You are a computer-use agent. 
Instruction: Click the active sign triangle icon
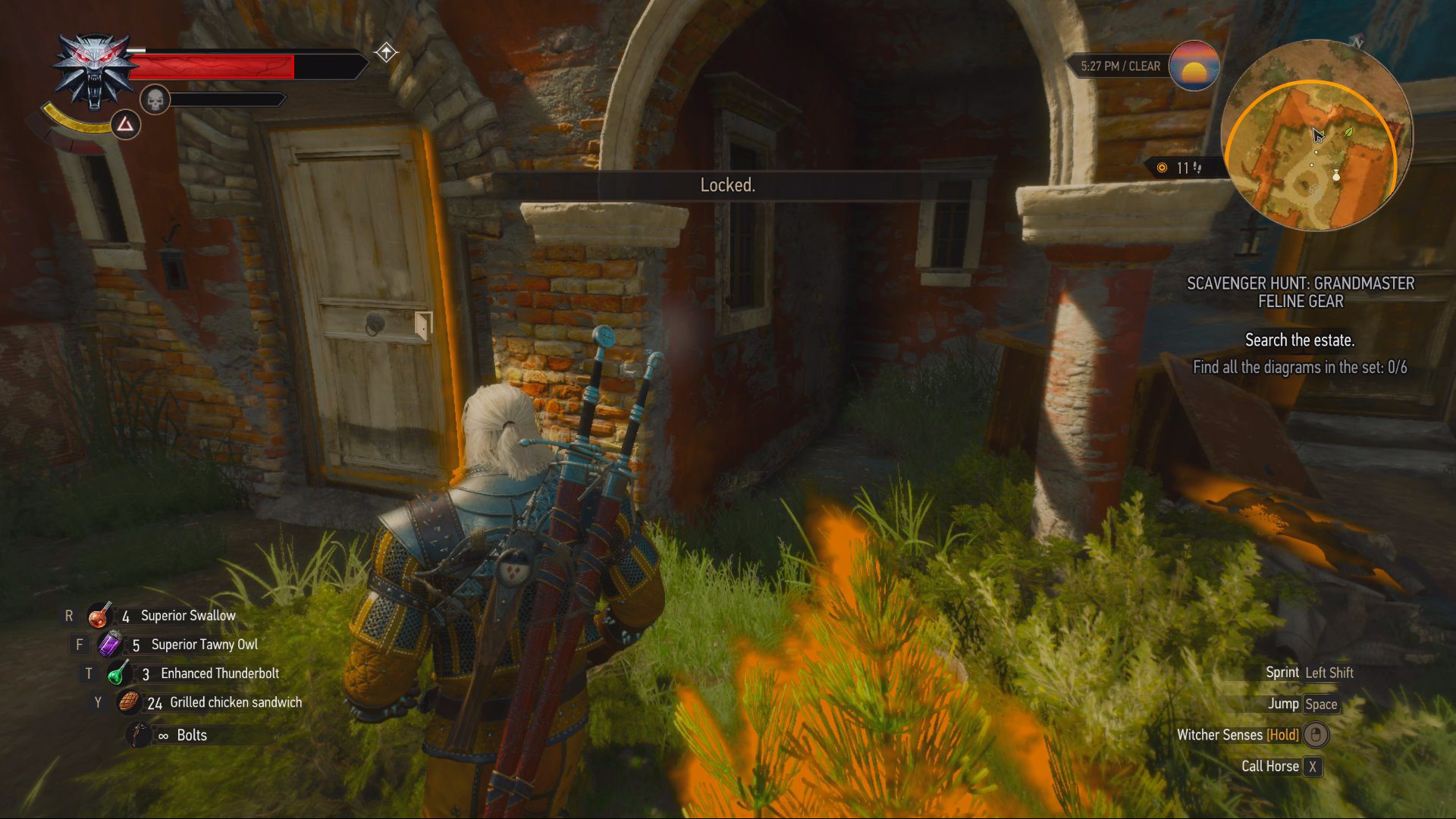tap(125, 124)
